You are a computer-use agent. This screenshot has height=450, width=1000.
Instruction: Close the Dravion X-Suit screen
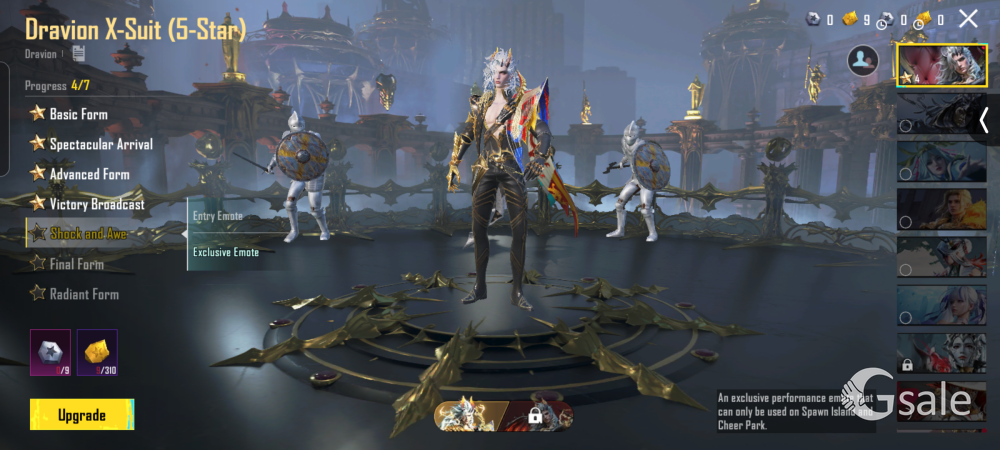[x=968, y=18]
